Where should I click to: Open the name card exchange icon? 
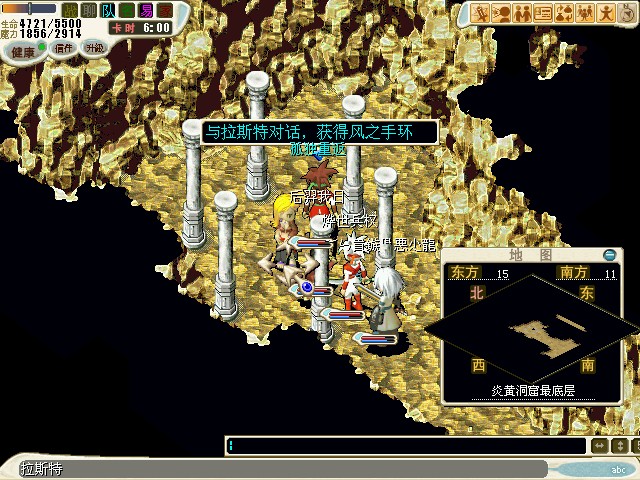tap(544, 13)
